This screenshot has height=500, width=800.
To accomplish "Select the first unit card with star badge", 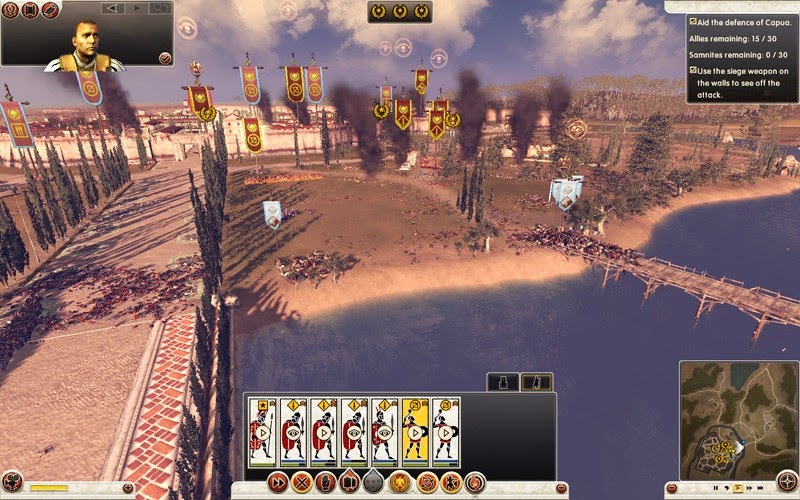I will (262, 431).
